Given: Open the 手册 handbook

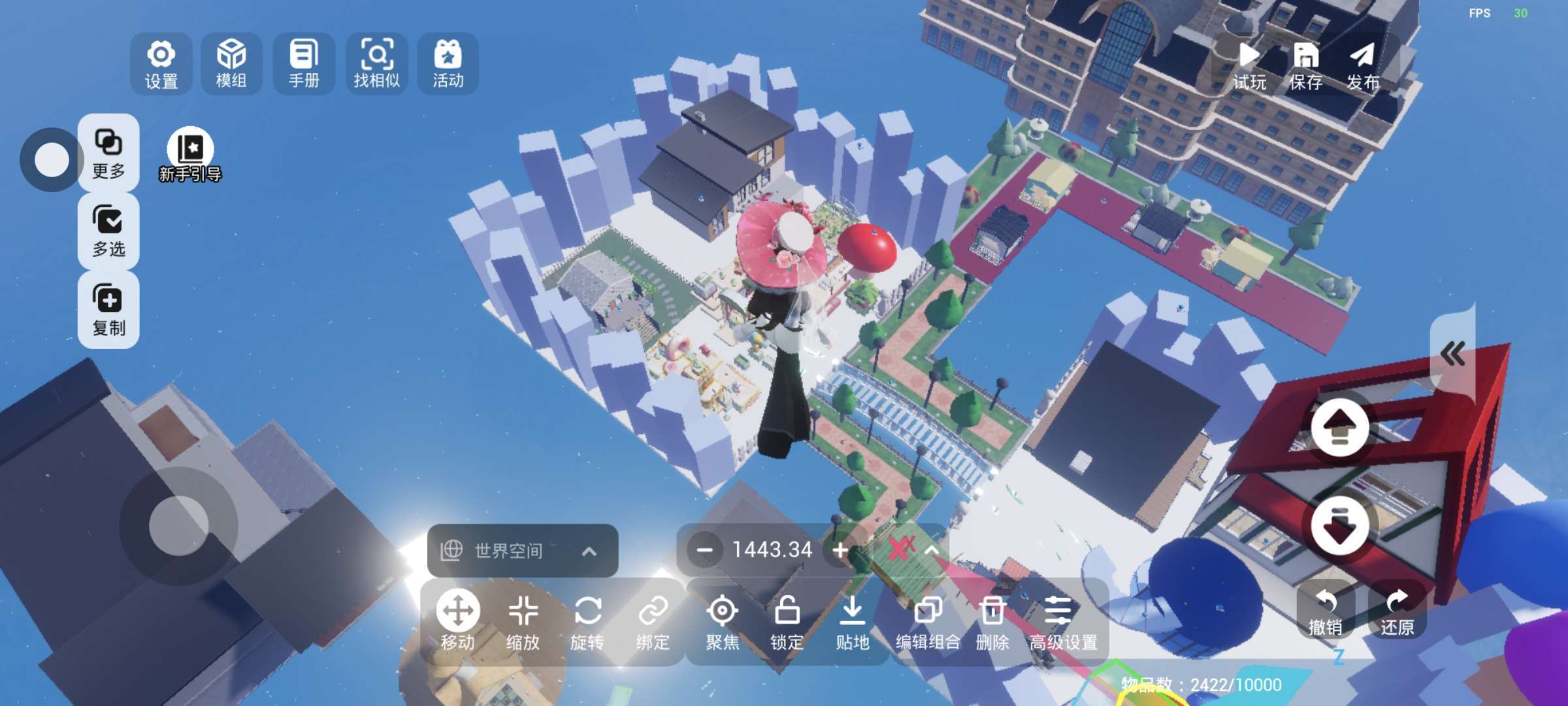Looking at the screenshot, I should pyautogui.click(x=304, y=63).
